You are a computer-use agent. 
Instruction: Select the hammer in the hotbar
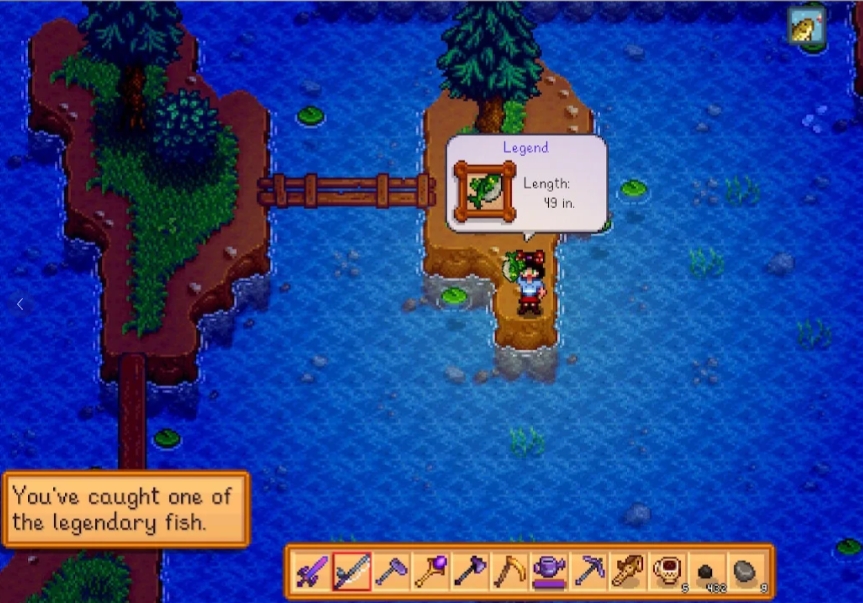pos(391,572)
